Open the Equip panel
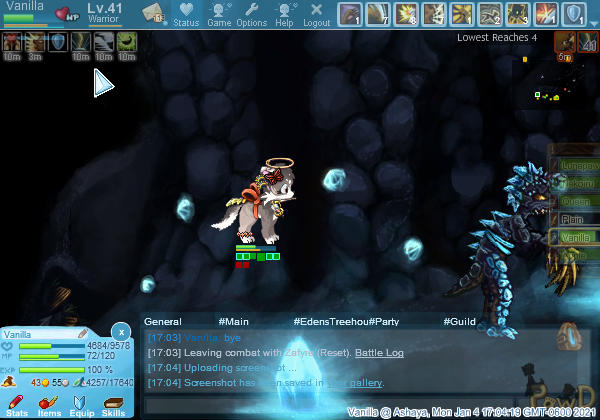The height and width of the screenshot is (420, 600). (81, 404)
